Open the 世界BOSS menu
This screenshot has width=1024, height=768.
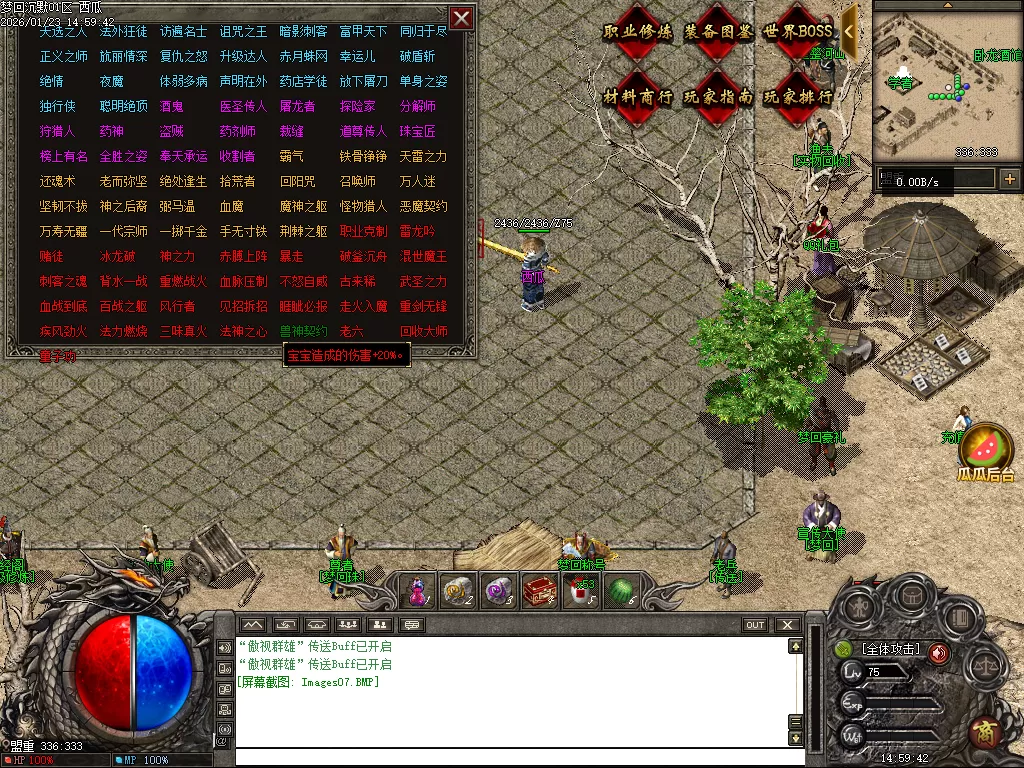tap(798, 31)
